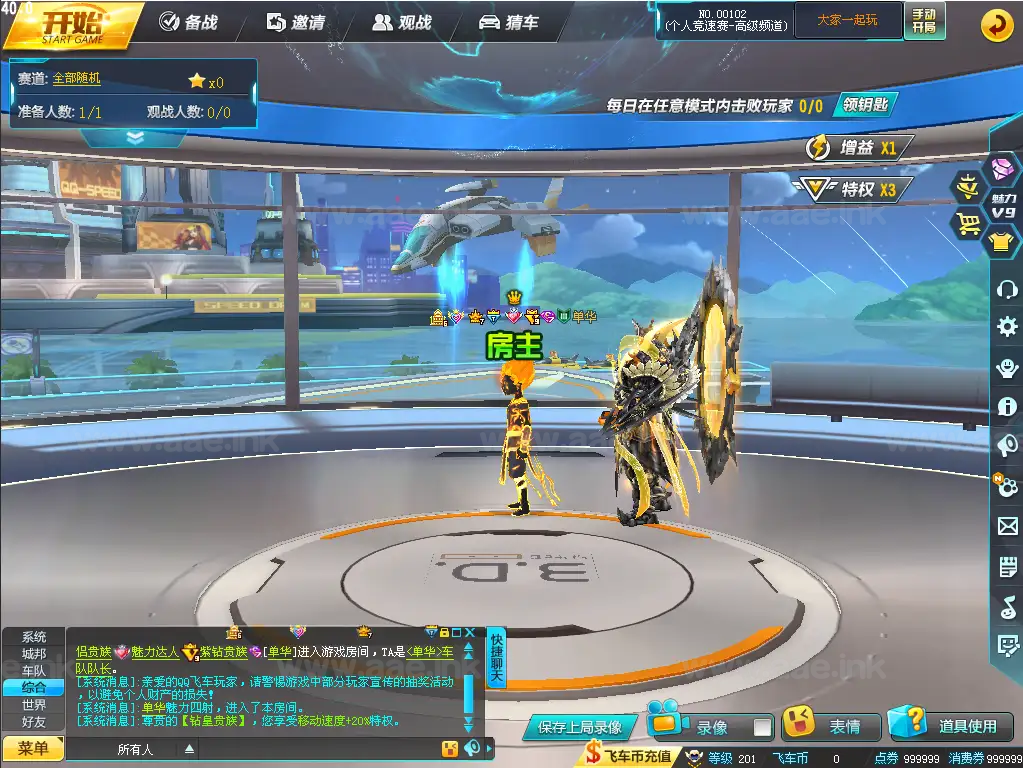Switch to the 世界 chat channel tab
The height and width of the screenshot is (768, 1023).
pos(34,704)
